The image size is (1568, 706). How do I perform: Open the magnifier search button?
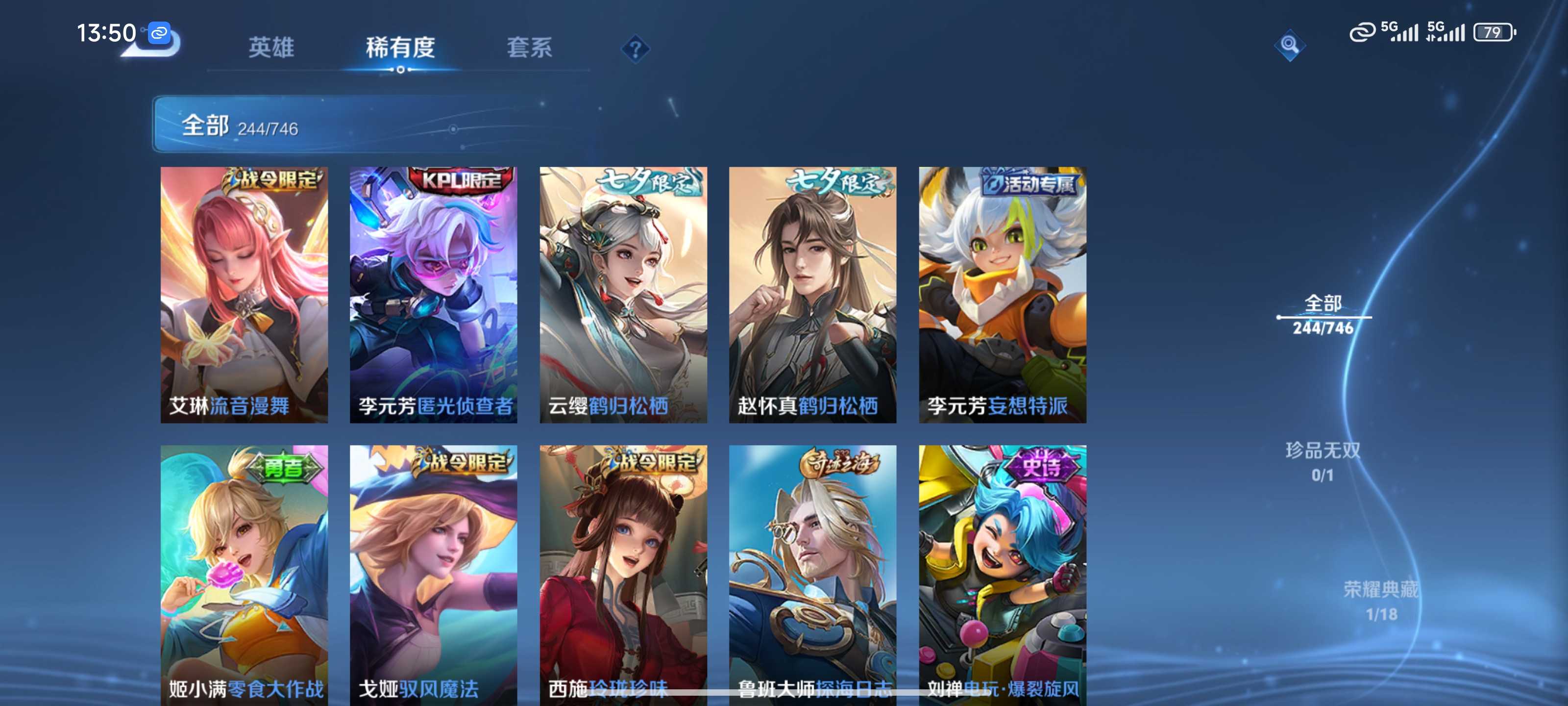tap(1289, 45)
